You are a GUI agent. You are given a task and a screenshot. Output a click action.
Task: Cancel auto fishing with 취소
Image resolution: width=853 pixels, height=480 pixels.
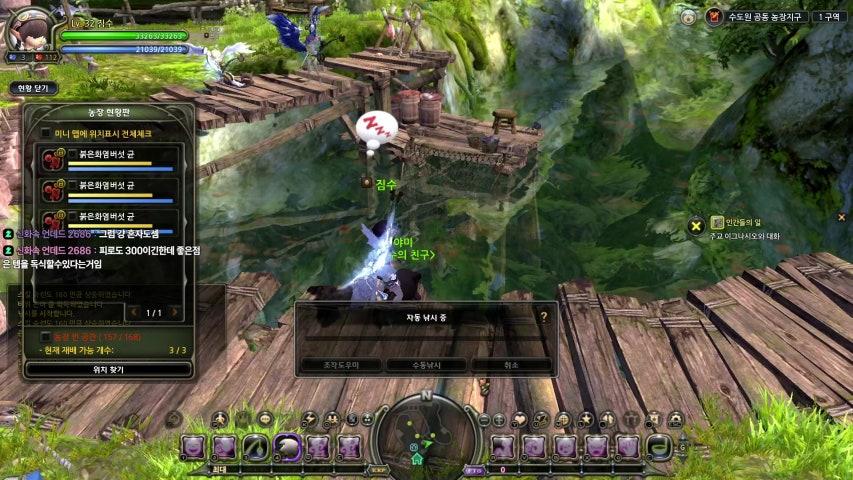tap(511, 365)
